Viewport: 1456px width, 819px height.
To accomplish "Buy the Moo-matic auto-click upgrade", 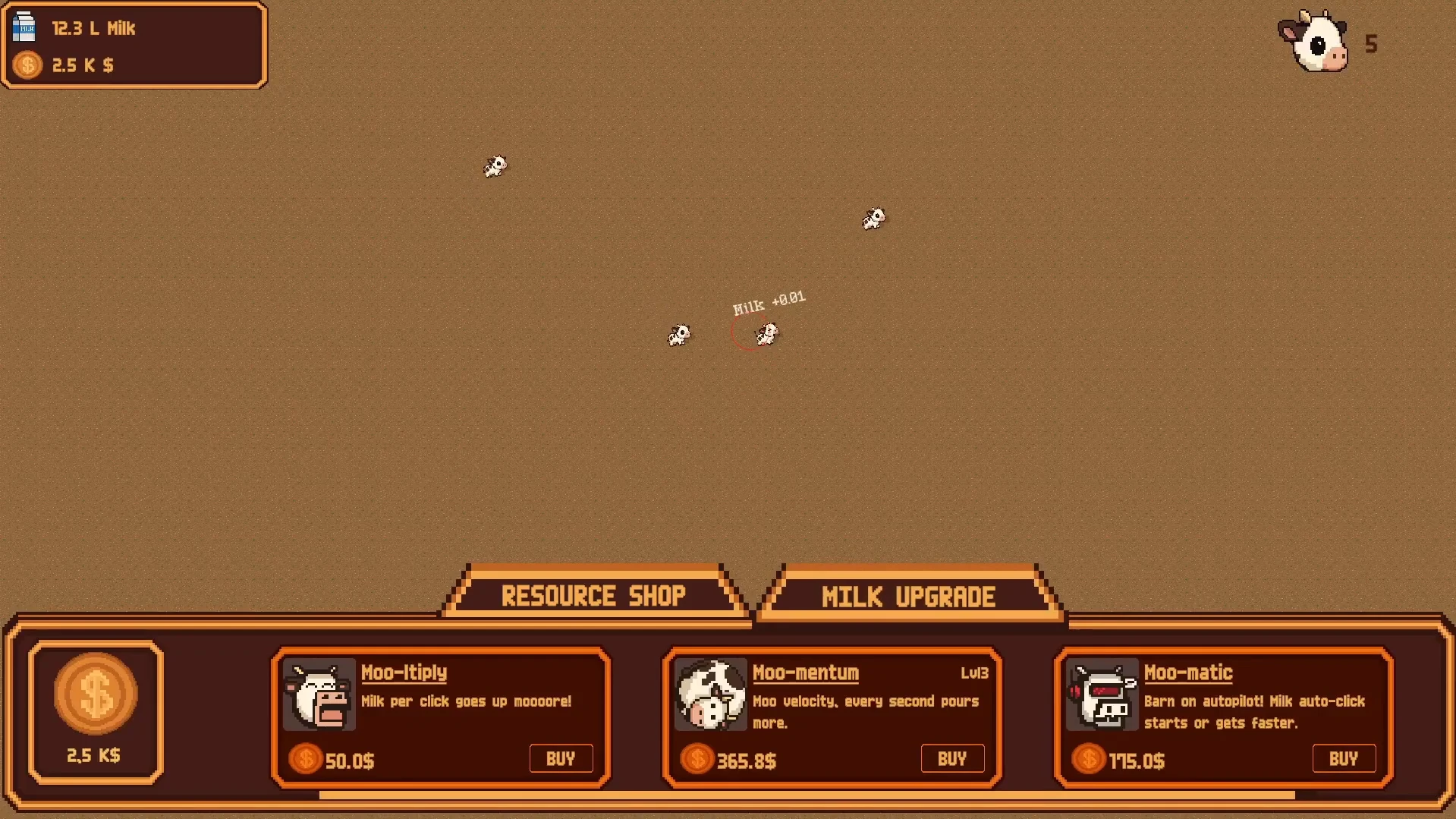I will point(1344,758).
